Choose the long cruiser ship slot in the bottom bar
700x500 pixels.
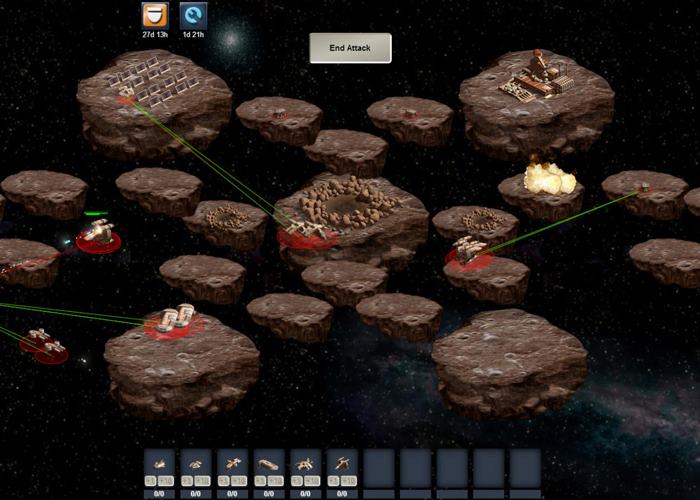[269, 467]
